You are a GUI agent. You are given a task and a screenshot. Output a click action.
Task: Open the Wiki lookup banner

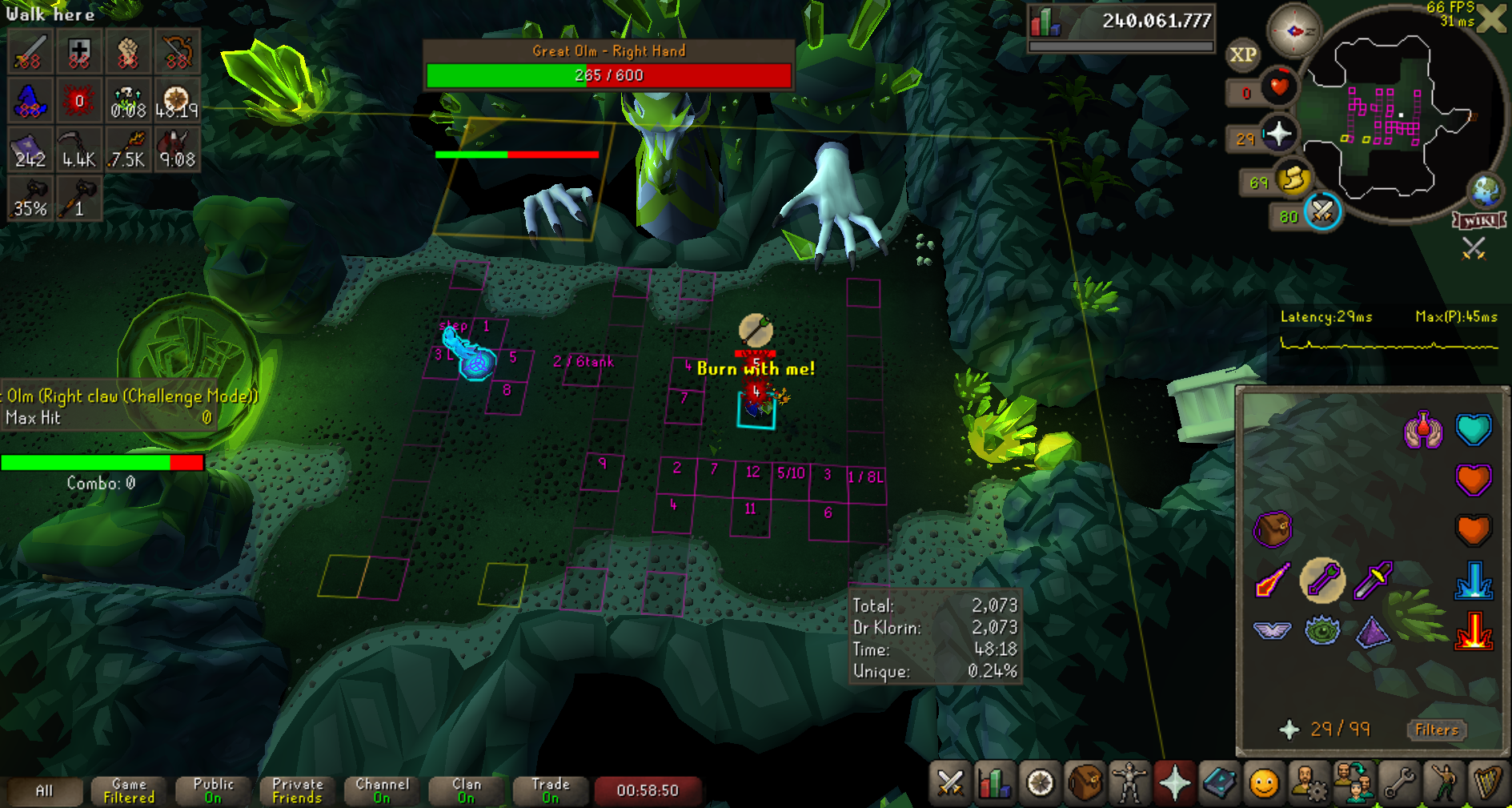1479,221
